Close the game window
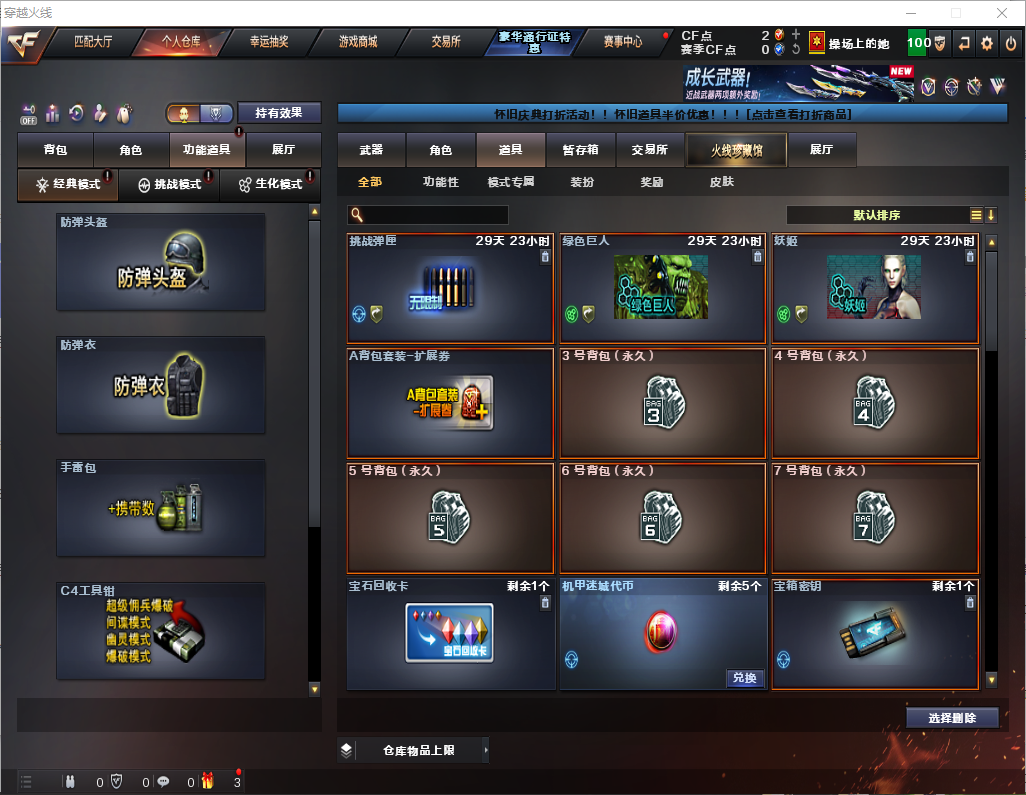This screenshot has width=1026, height=795. 1002,13
